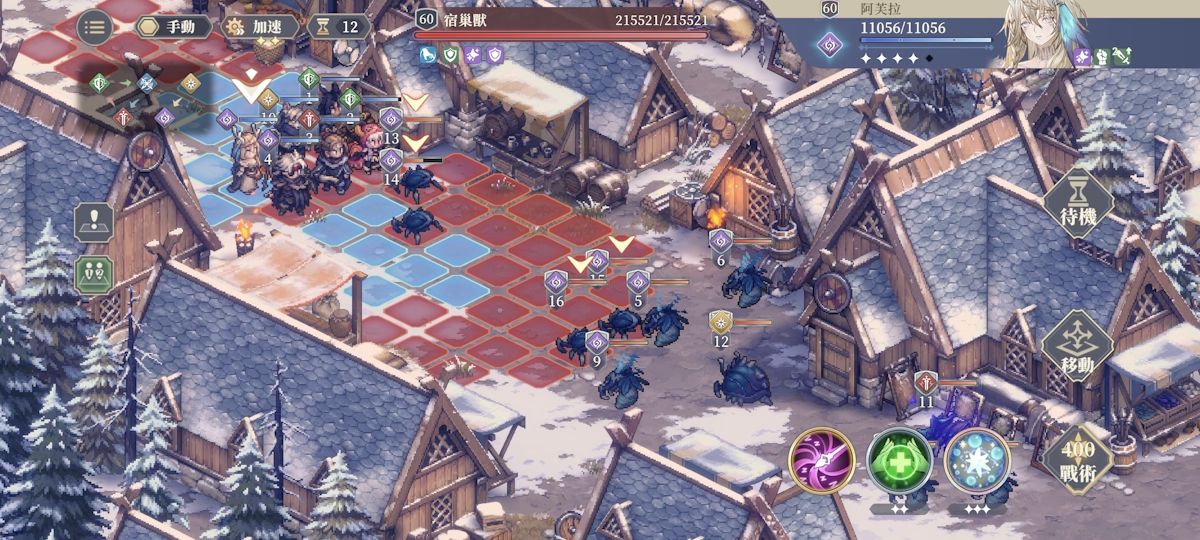Cast the blue star bubble skill

(977, 461)
